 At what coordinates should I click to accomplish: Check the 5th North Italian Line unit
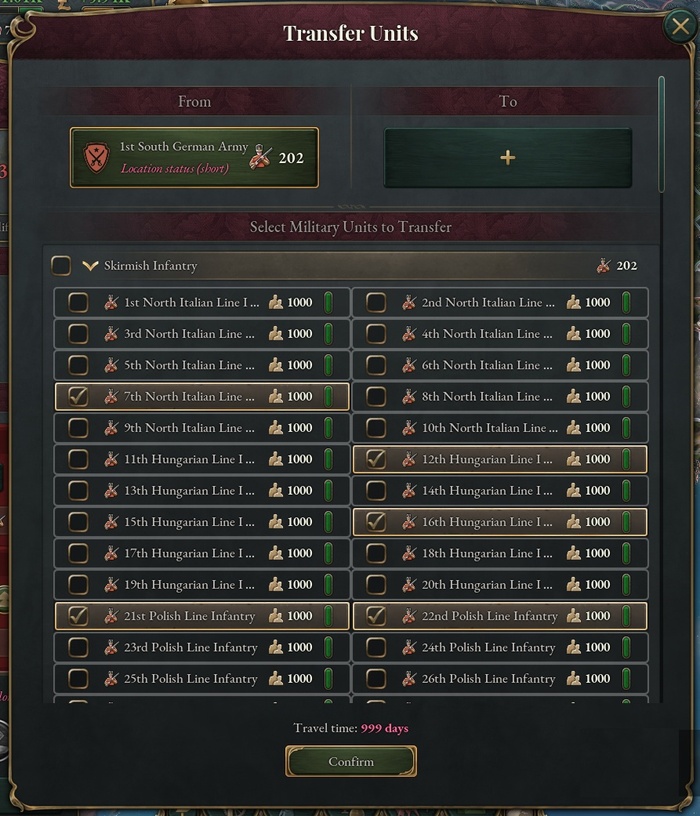pos(77,365)
